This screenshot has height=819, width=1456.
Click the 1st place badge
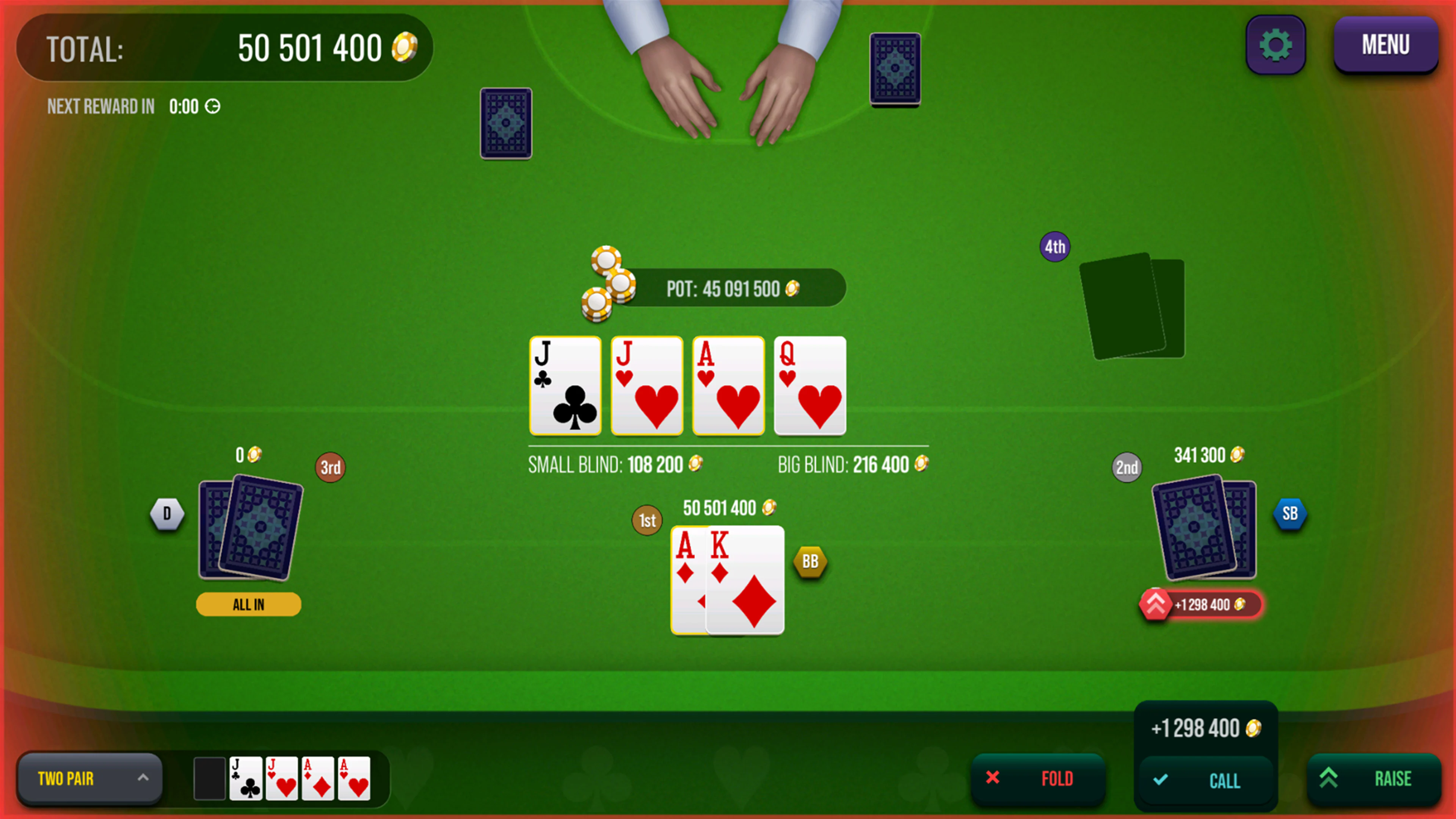646,521
